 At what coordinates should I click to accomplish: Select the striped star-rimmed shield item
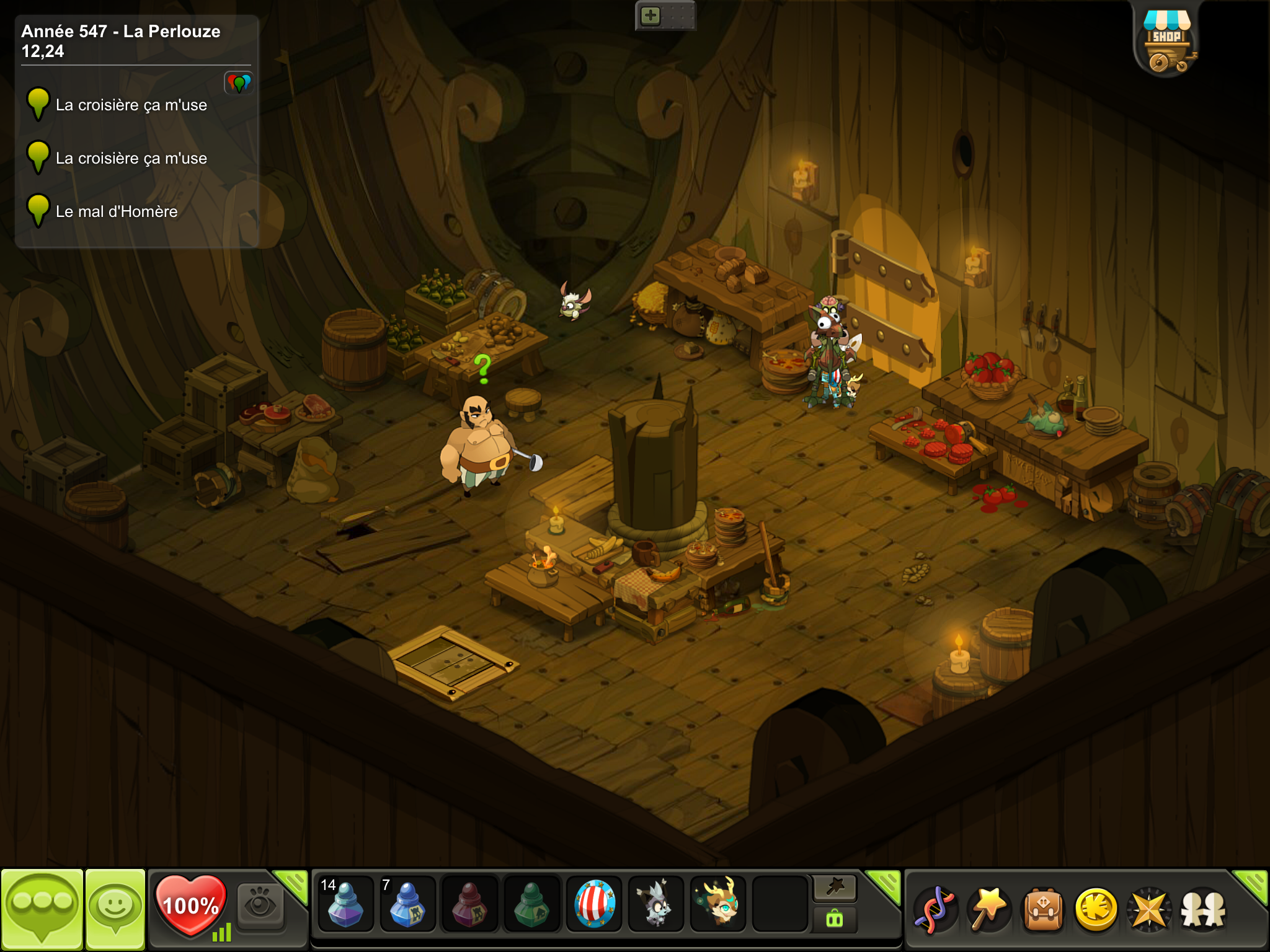click(x=594, y=904)
